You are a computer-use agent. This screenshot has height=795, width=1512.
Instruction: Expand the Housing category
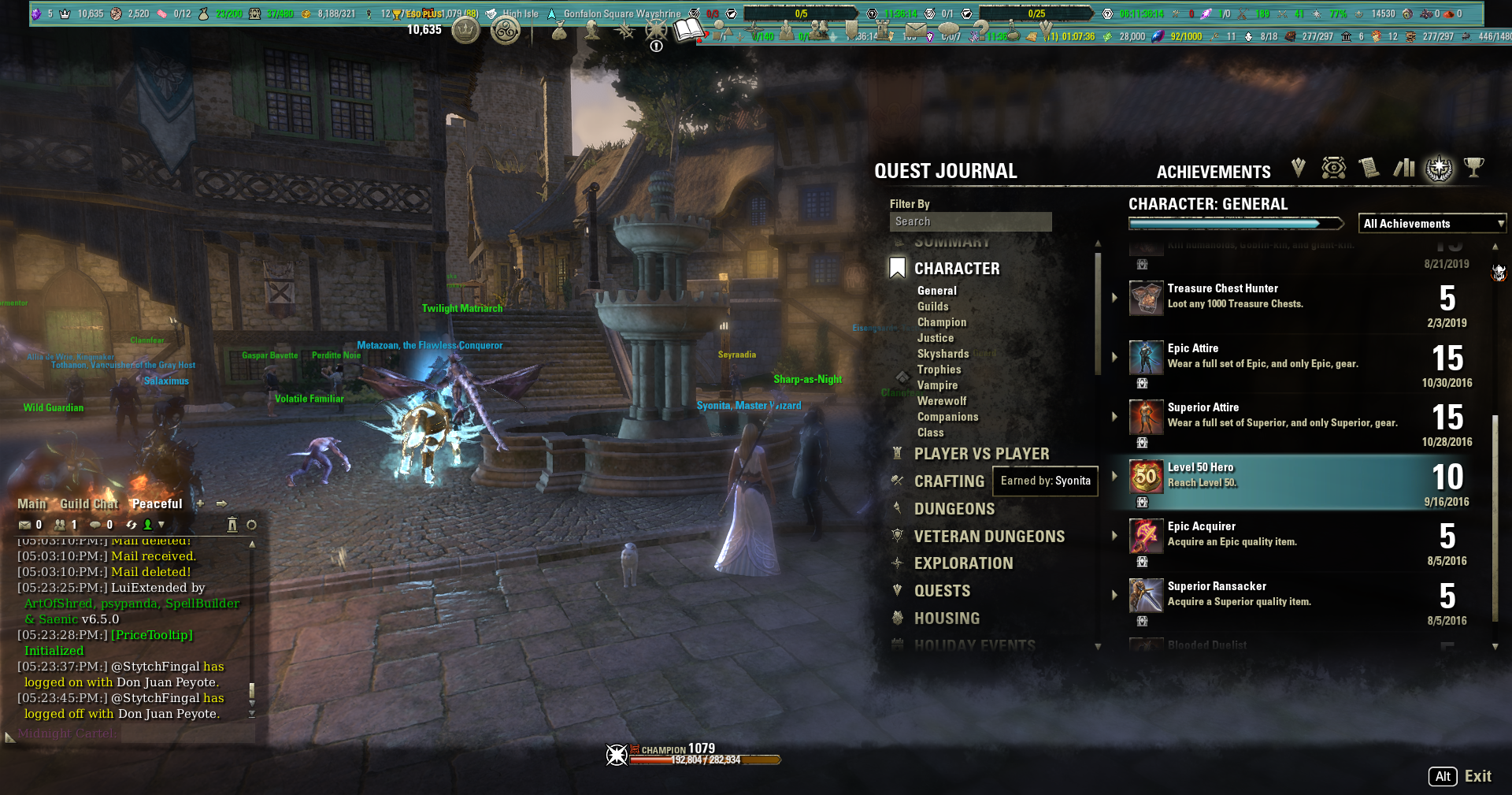pos(947,619)
